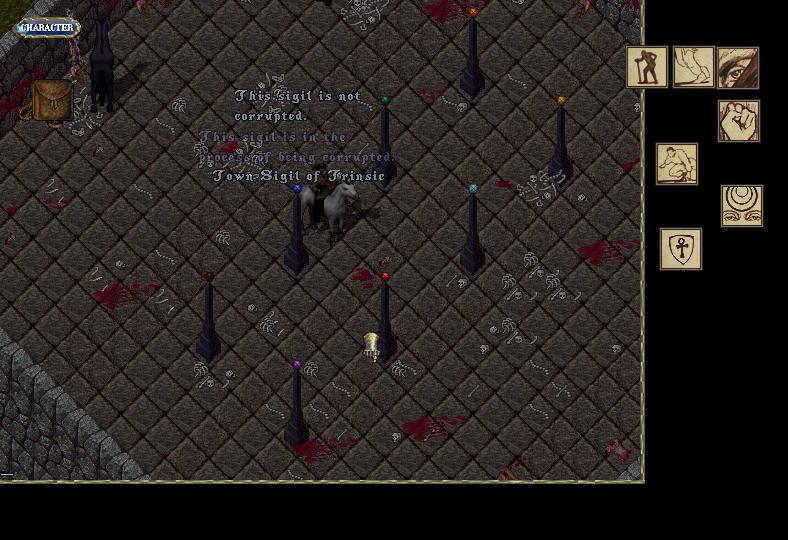The width and height of the screenshot is (788, 540).
Task: Open the leather backpack
Action: [x=49, y=100]
